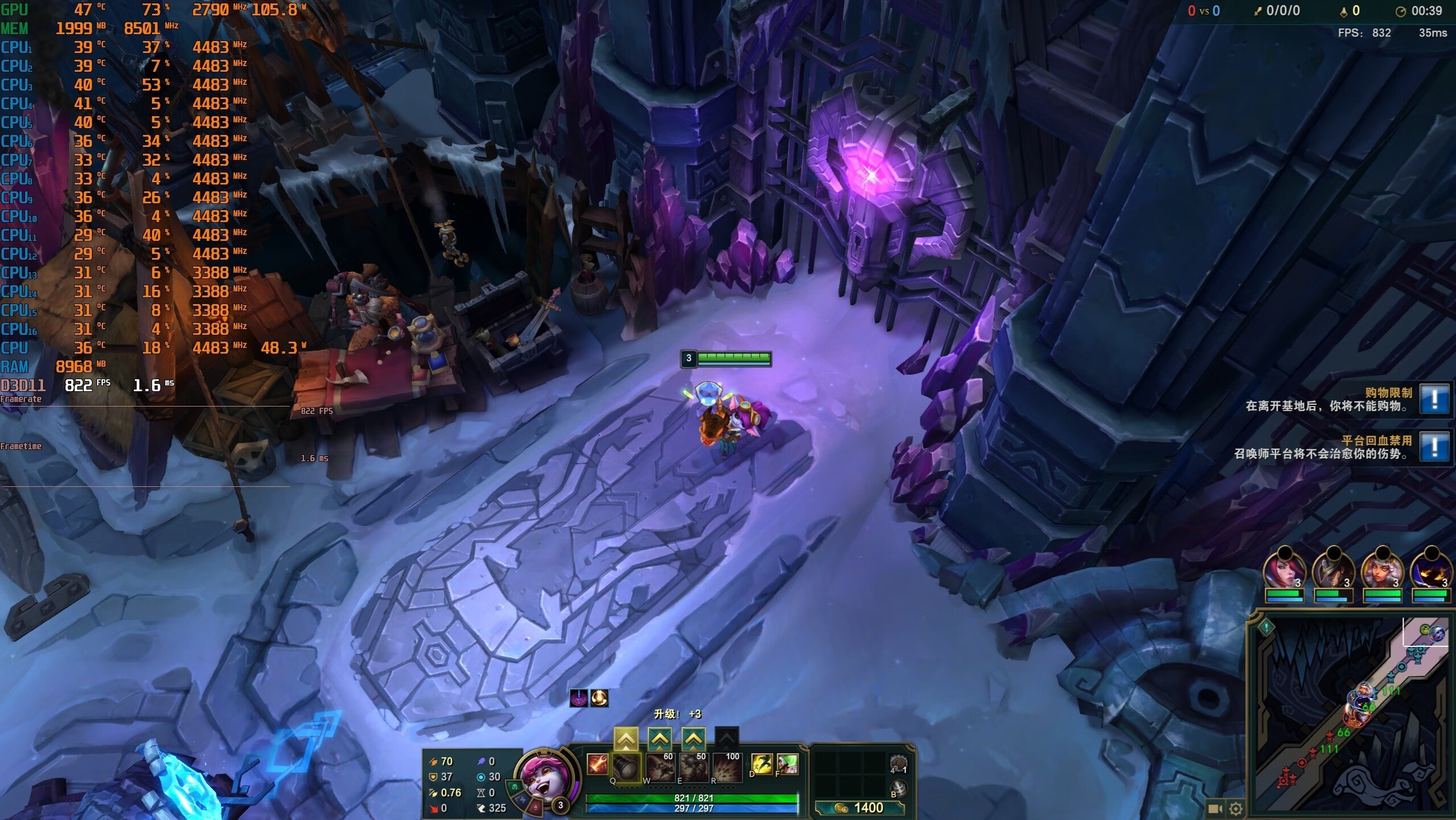Activate the R ultimate ability icon
This screenshot has height=820, width=1456.
click(727, 766)
